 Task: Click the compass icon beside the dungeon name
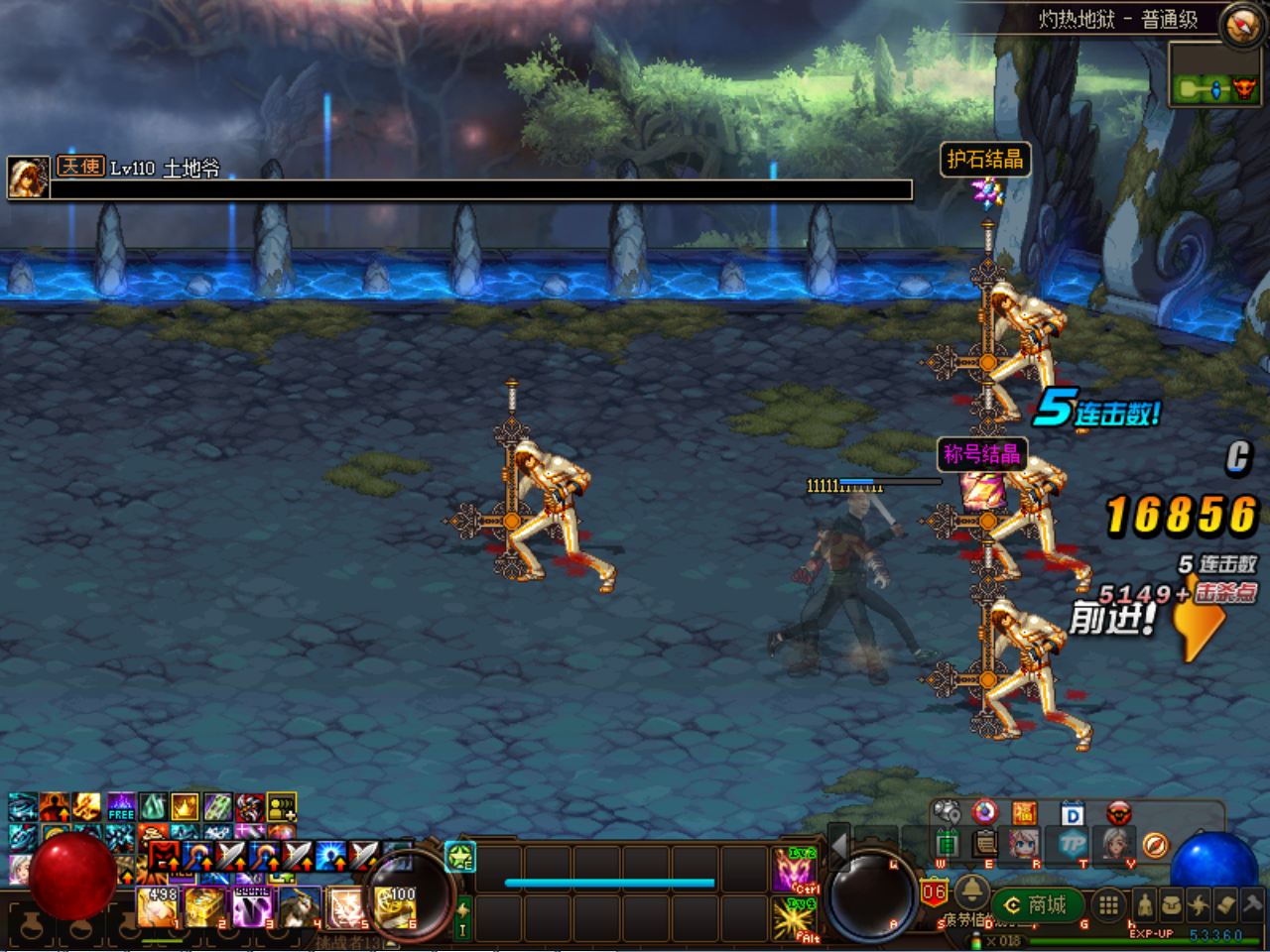pyautogui.click(x=1241, y=25)
